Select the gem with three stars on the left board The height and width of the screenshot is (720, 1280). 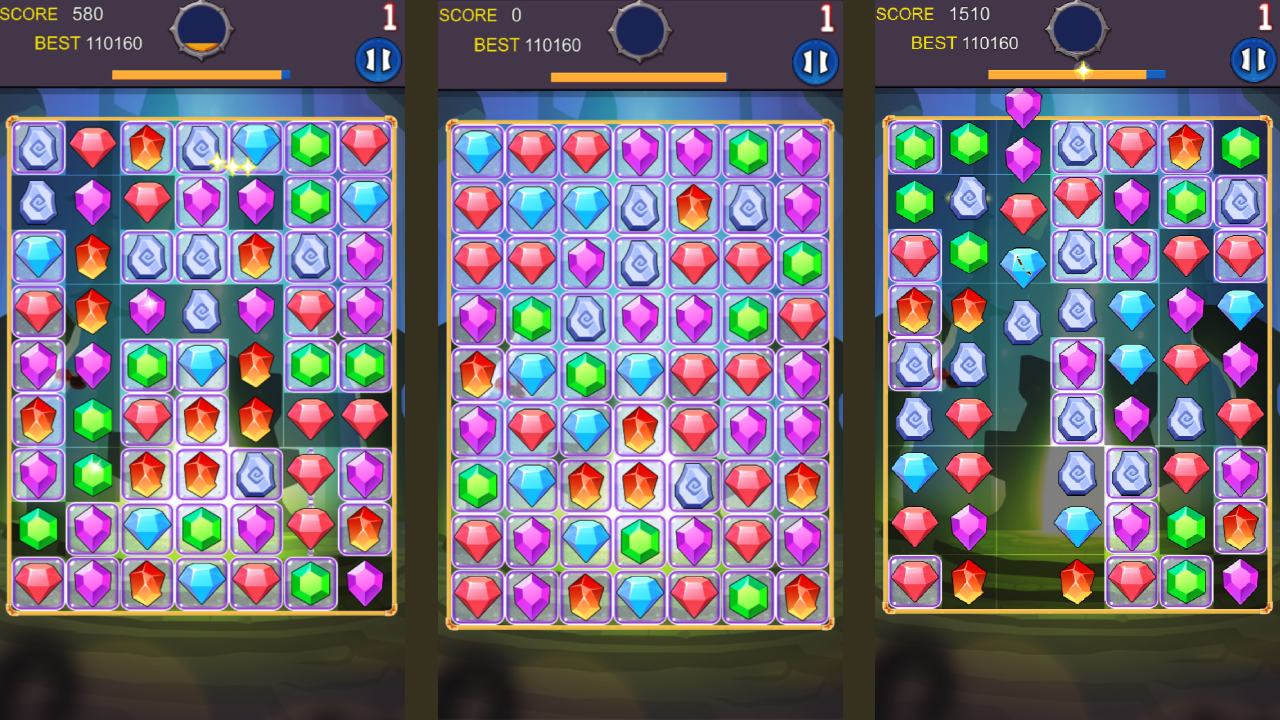click(x=232, y=167)
